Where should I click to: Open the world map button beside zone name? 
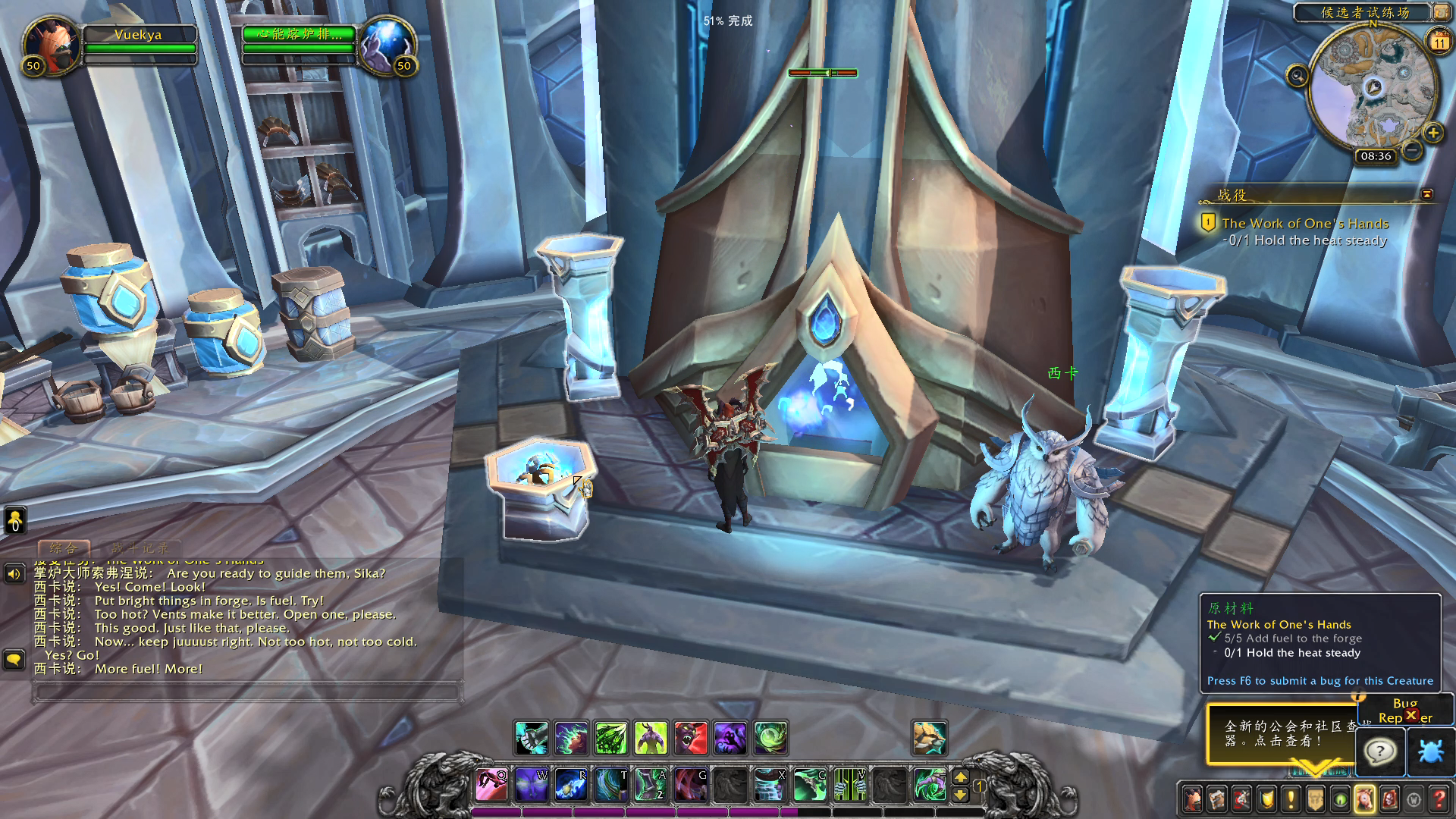point(1440,12)
